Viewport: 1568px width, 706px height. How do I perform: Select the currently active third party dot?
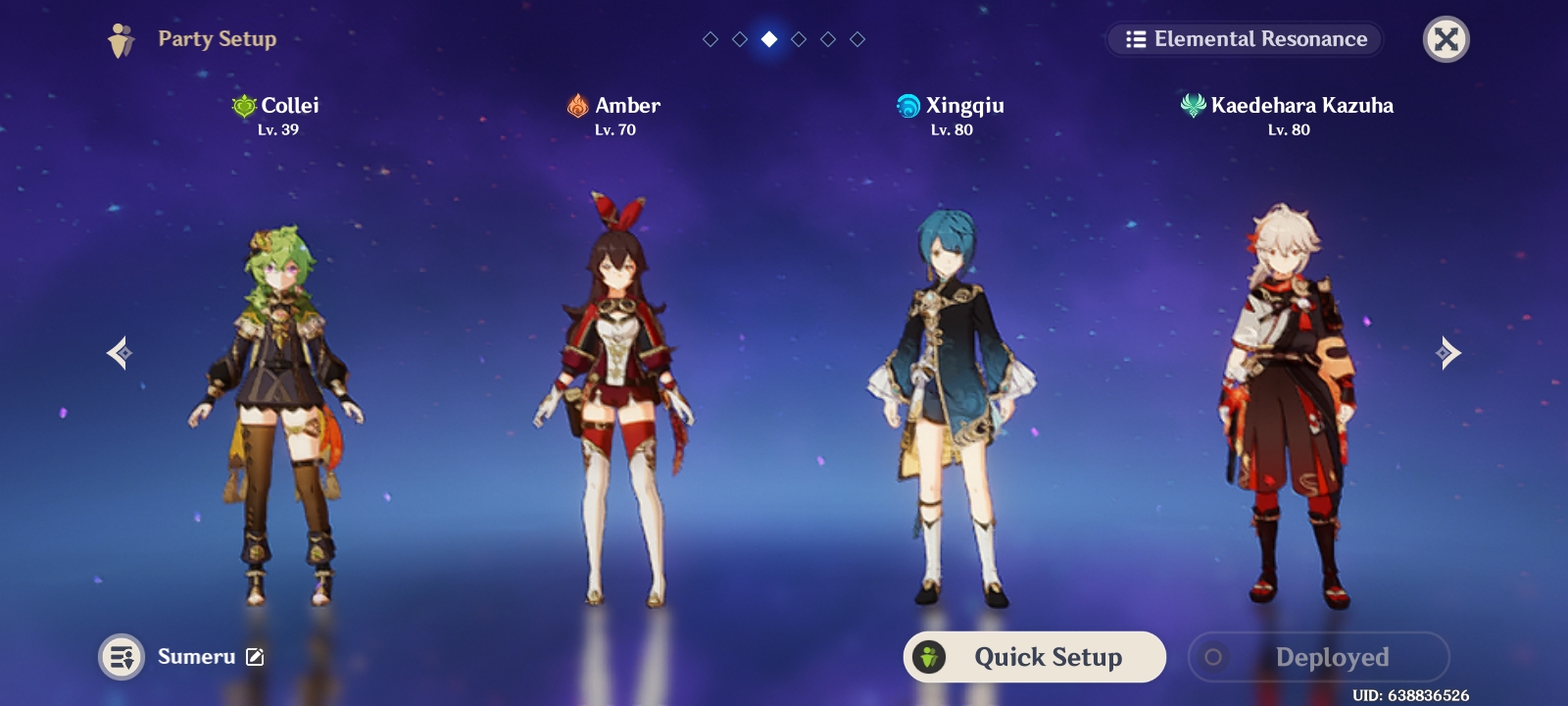click(x=769, y=39)
